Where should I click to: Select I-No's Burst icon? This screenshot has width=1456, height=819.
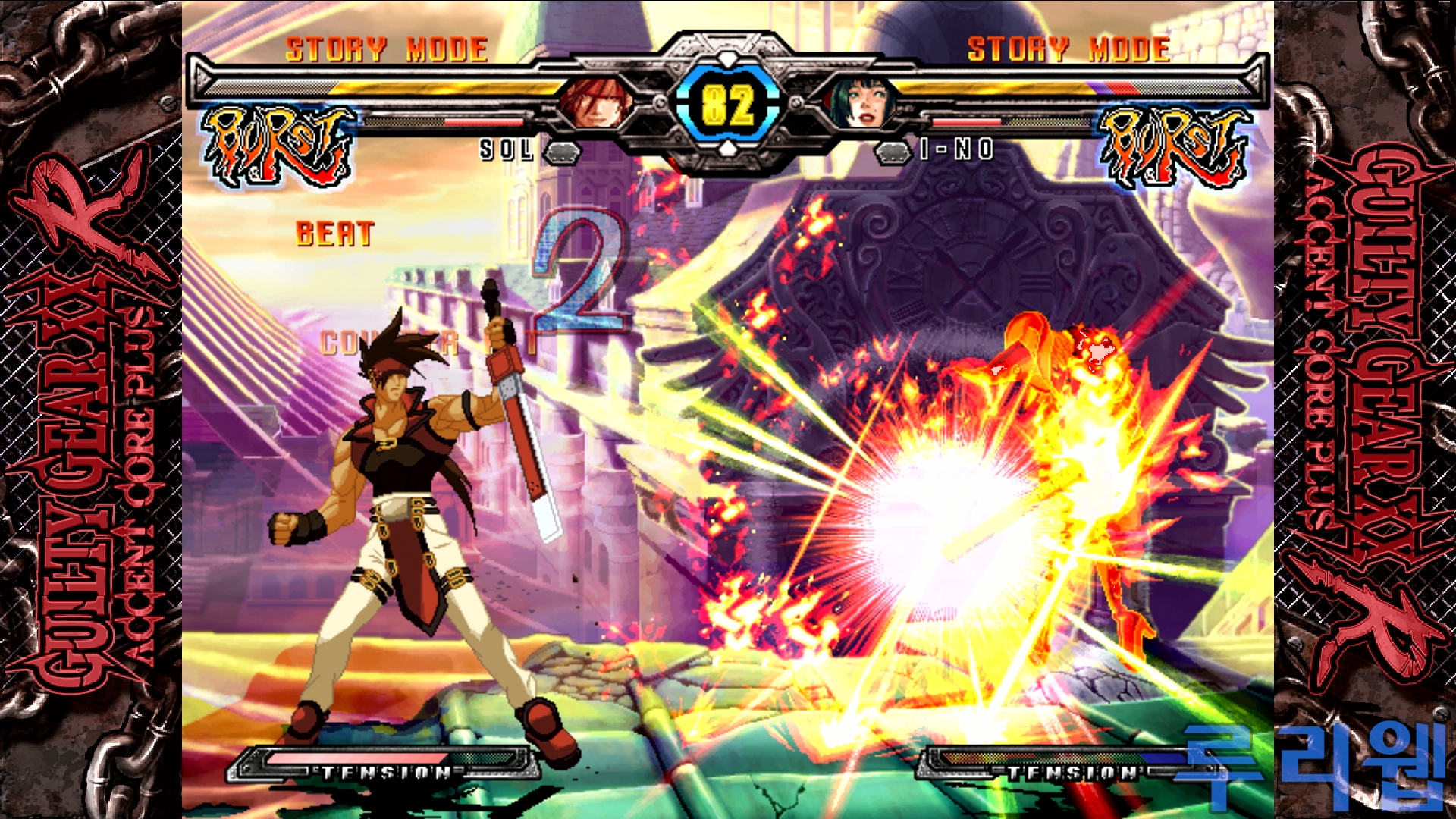(x=1175, y=146)
